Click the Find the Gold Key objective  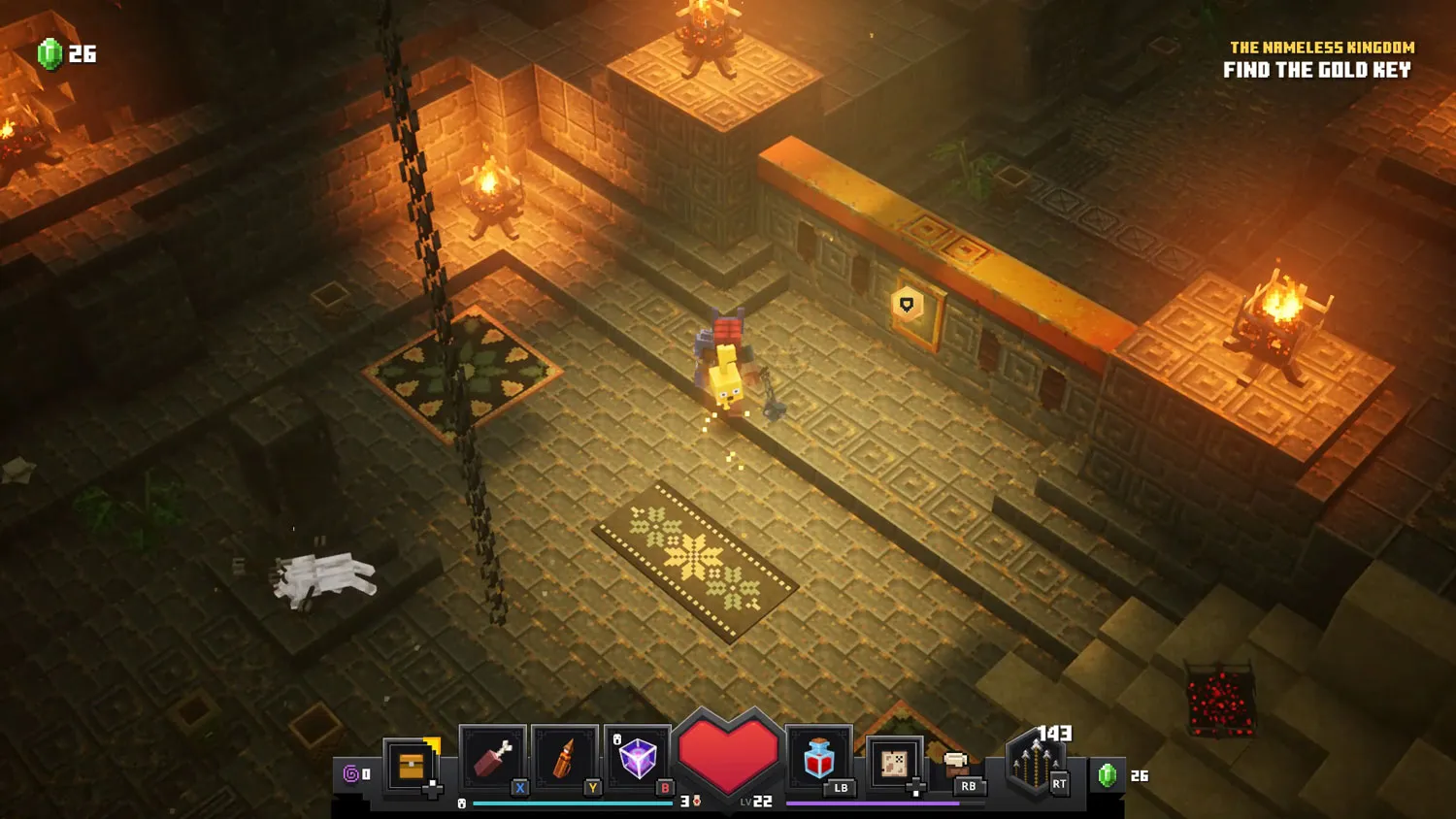click(1316, 70)
